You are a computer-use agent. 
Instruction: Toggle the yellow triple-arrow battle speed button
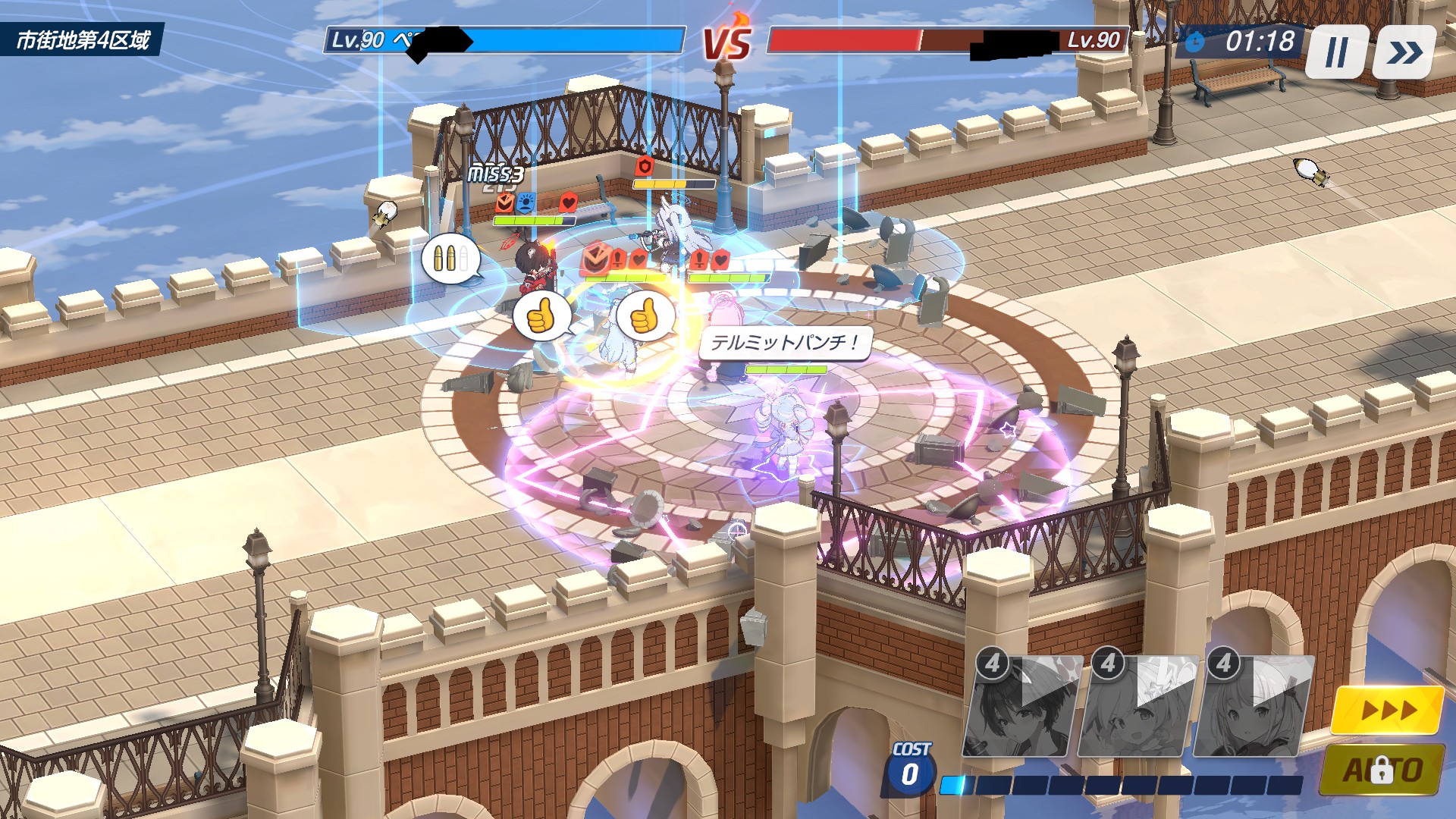tap(1388, 711)
